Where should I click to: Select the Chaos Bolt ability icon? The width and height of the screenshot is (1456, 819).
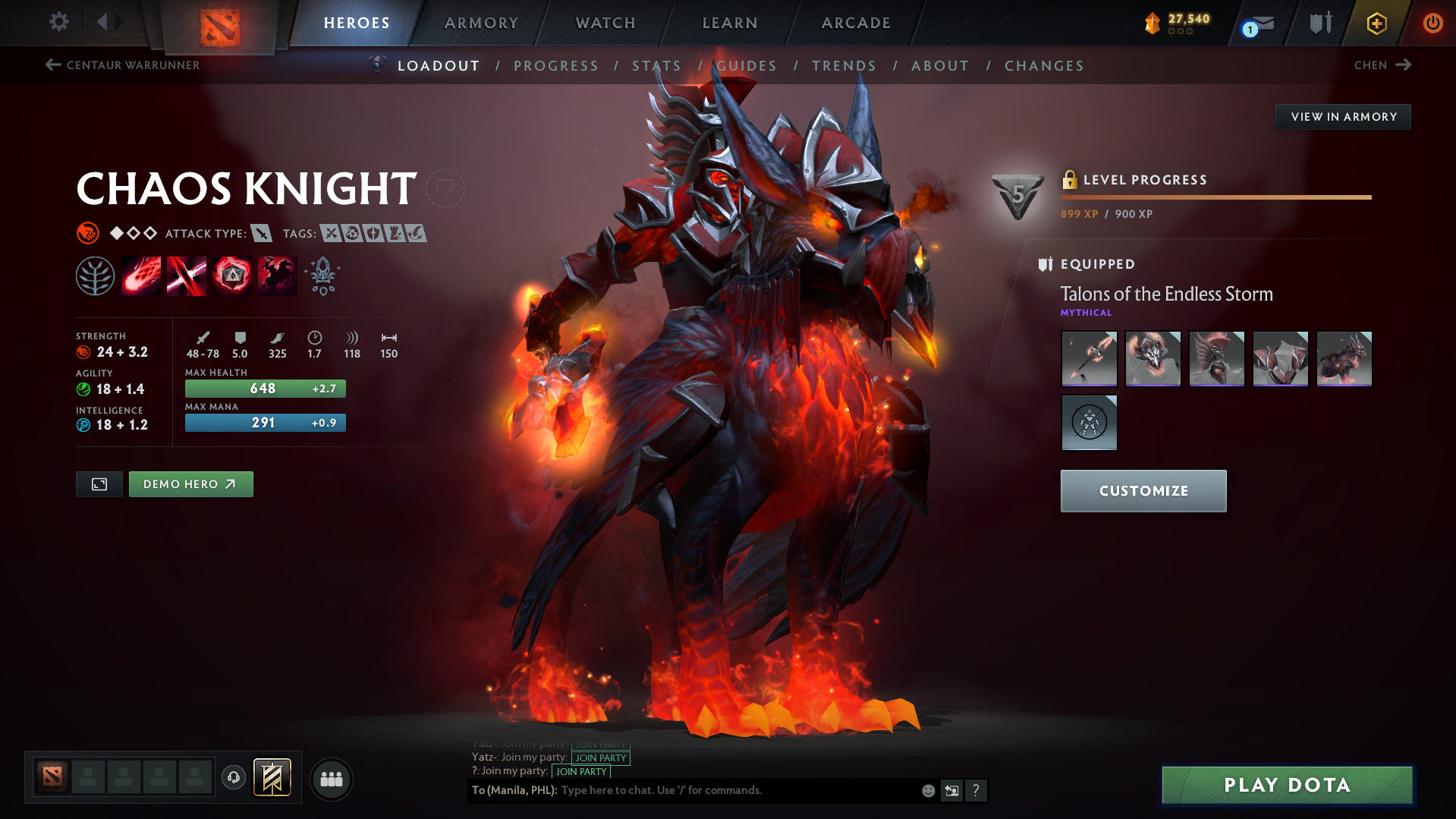pyautogui.click(x=140, y=275)
